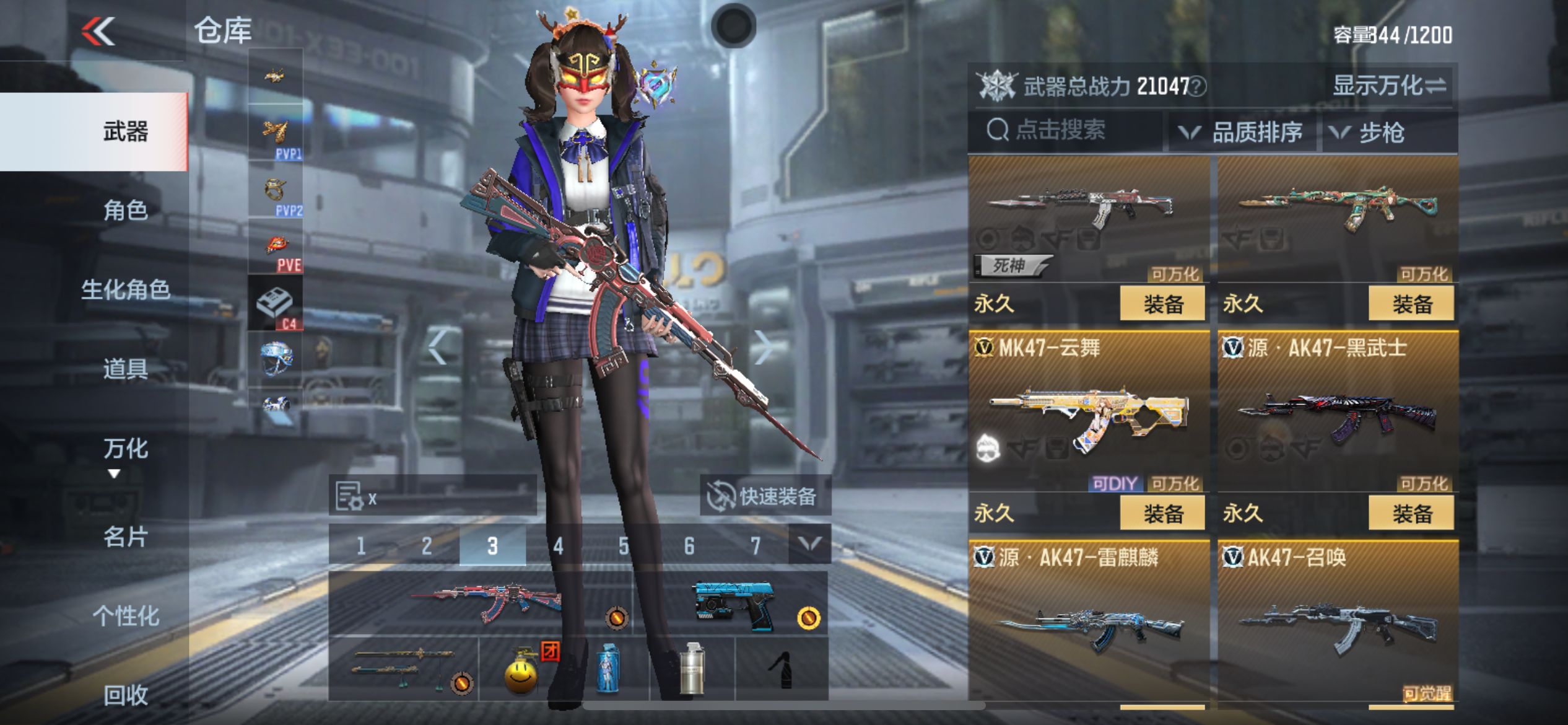This screenshot has height=725, width=1568.
Task: Open the 步枪 weapon type dropdown
Action: (x=1382, y=133)
